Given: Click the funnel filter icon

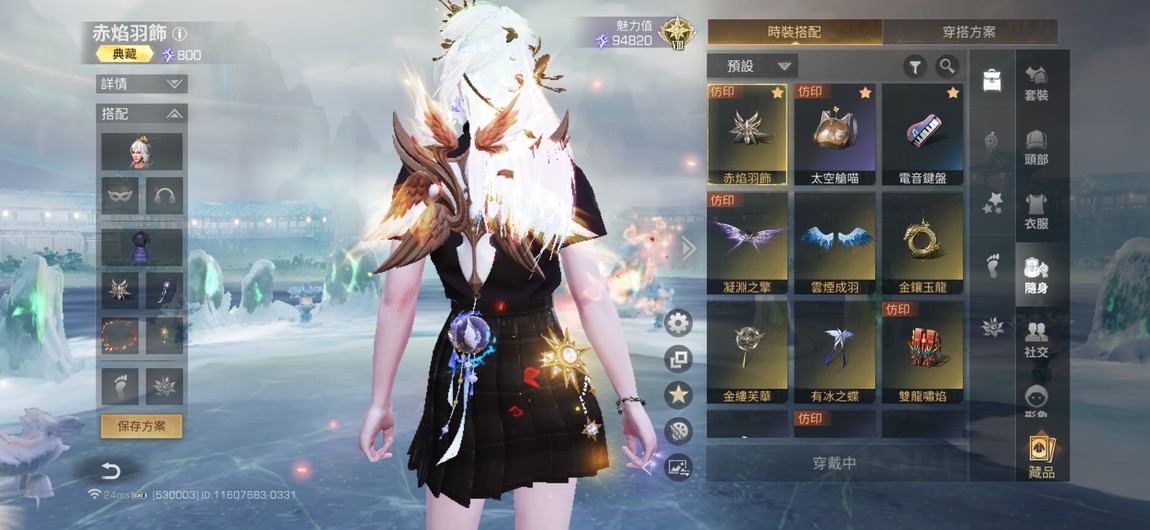Looking at the screenshot, I should (914, 67).
